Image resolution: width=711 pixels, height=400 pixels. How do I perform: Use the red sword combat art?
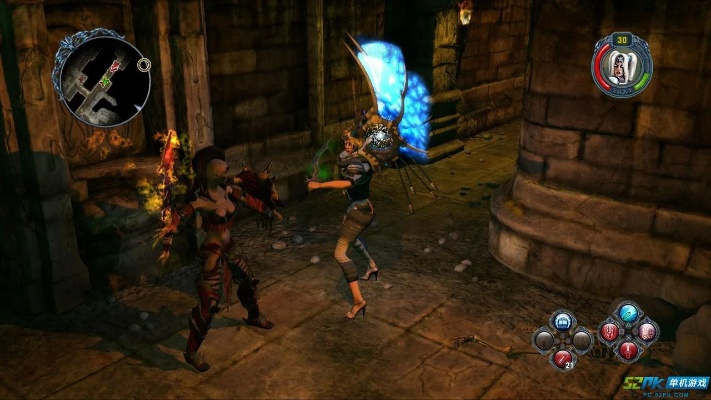point(628,350)
